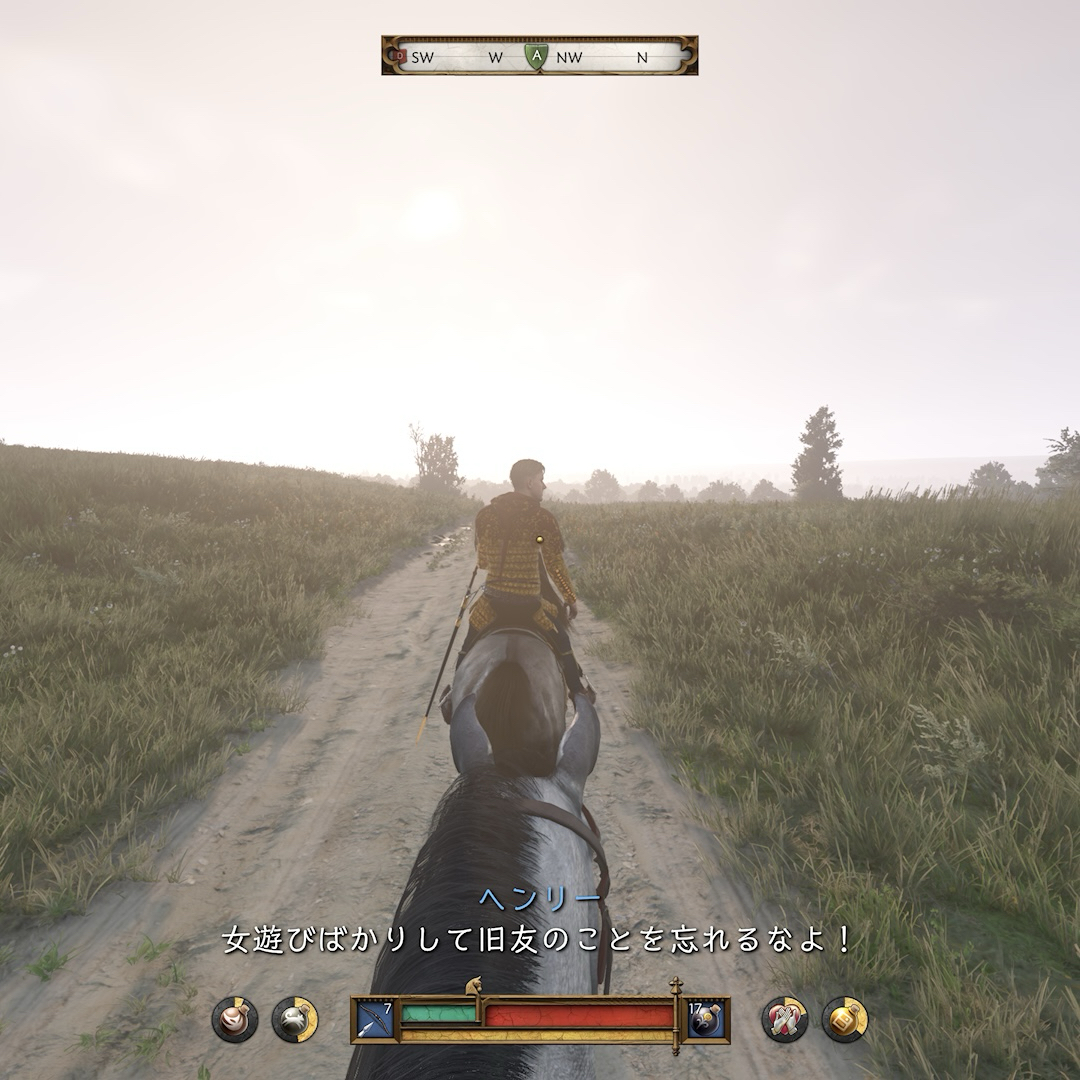Select the red D marker on compass
This screenshot has width=1080, height=1080.
point(400,57)
